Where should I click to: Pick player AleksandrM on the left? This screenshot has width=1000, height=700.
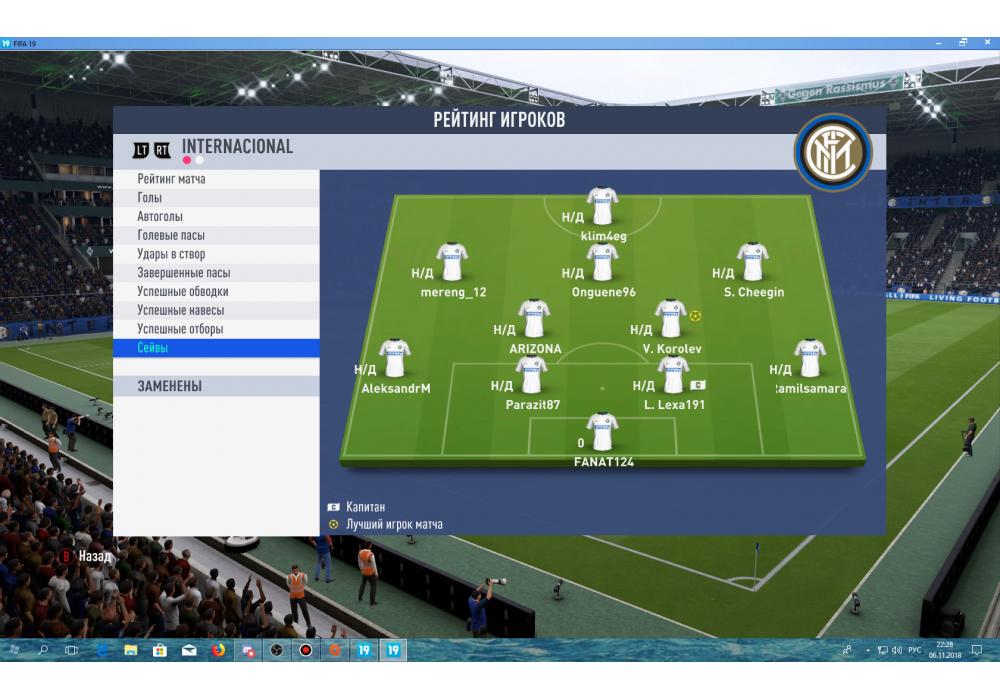[x=394, y=360]
